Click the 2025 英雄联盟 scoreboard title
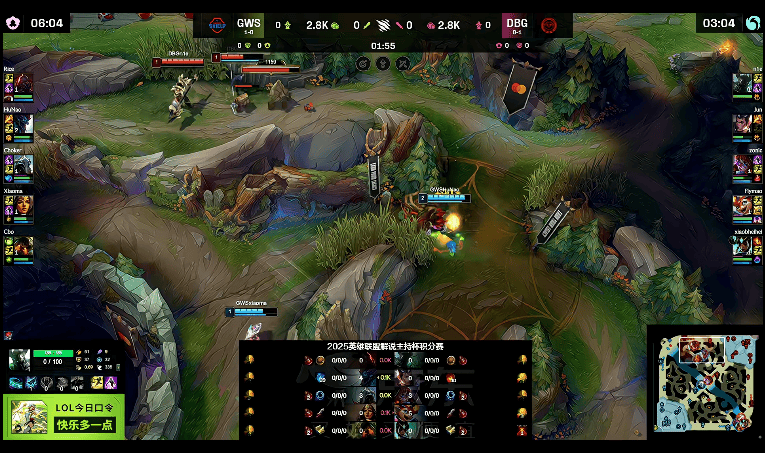 pos(385,346)
